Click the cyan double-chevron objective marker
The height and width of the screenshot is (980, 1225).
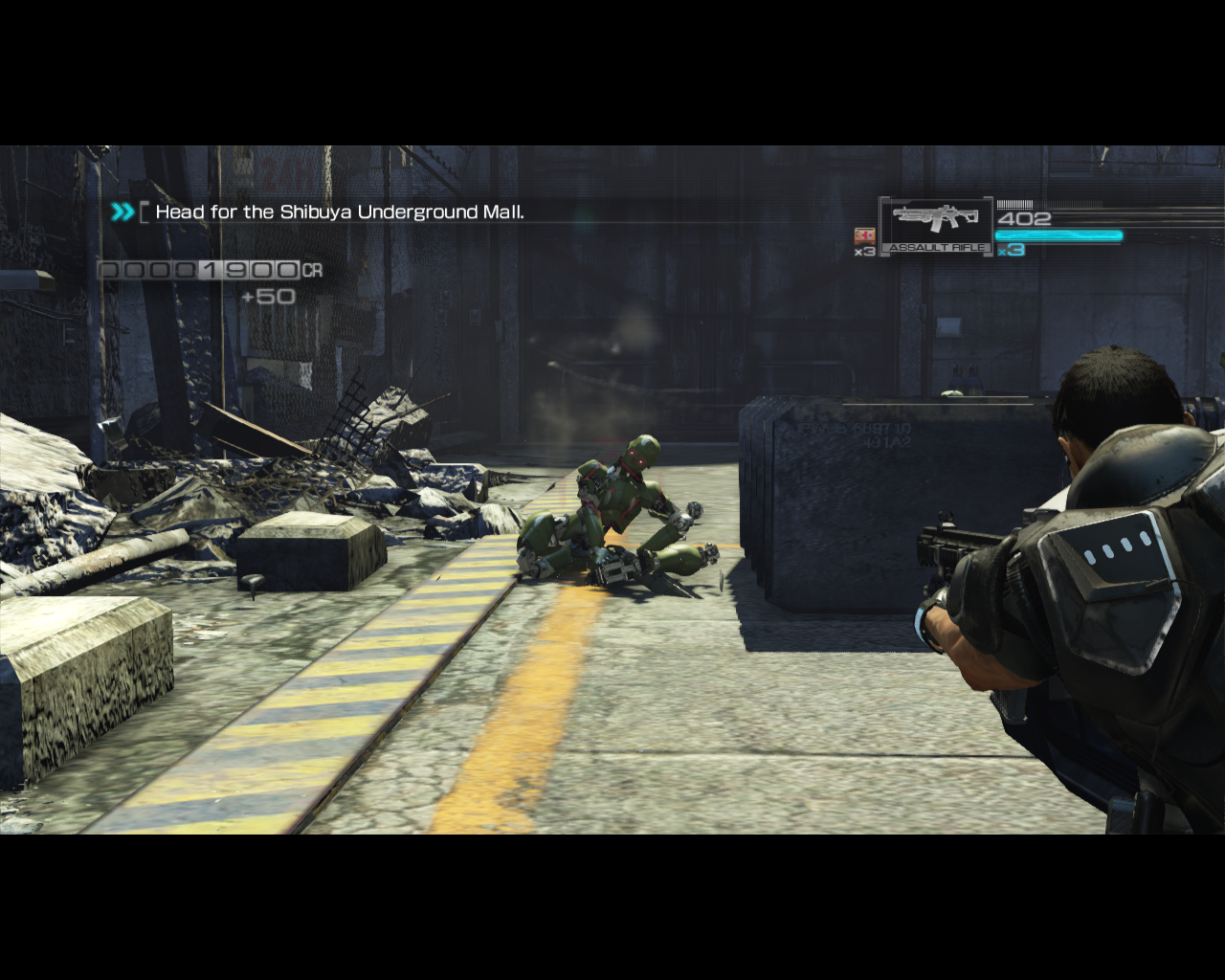coord(122,212)
